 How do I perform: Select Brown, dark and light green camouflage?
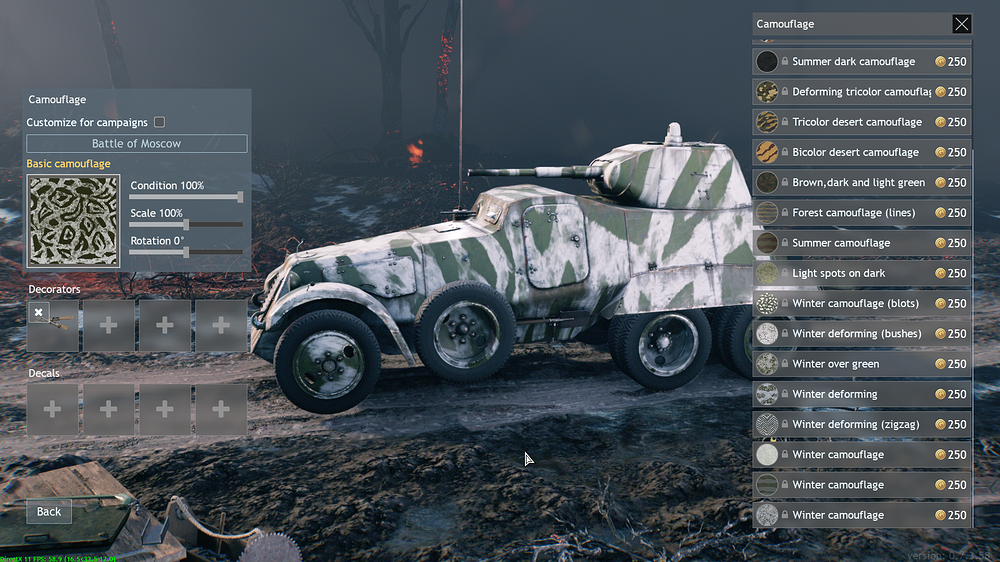click(x=858, y=183)
